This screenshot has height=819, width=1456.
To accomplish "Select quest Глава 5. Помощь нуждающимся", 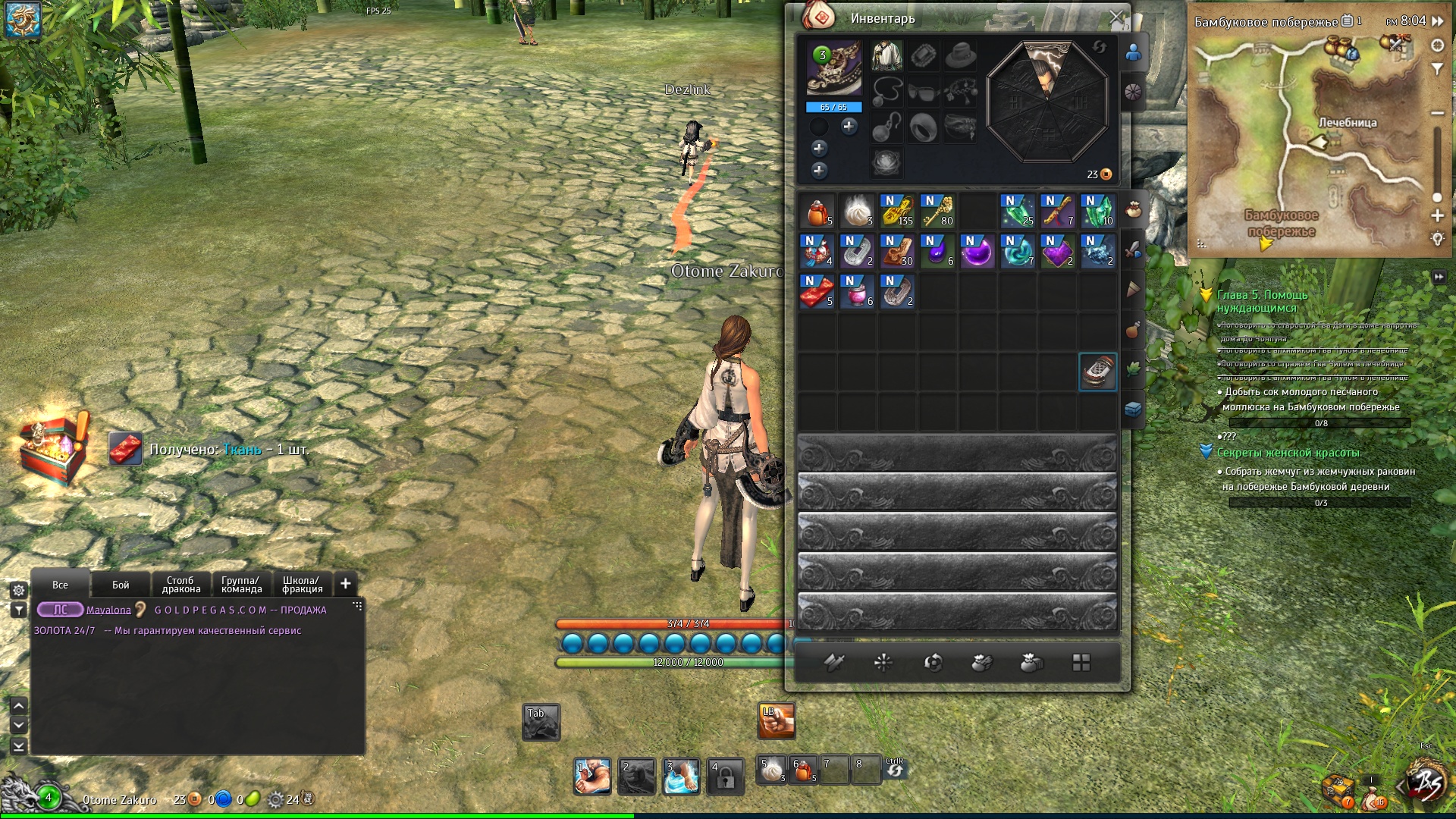I will pyautogui.click(x=1262, y=301).
